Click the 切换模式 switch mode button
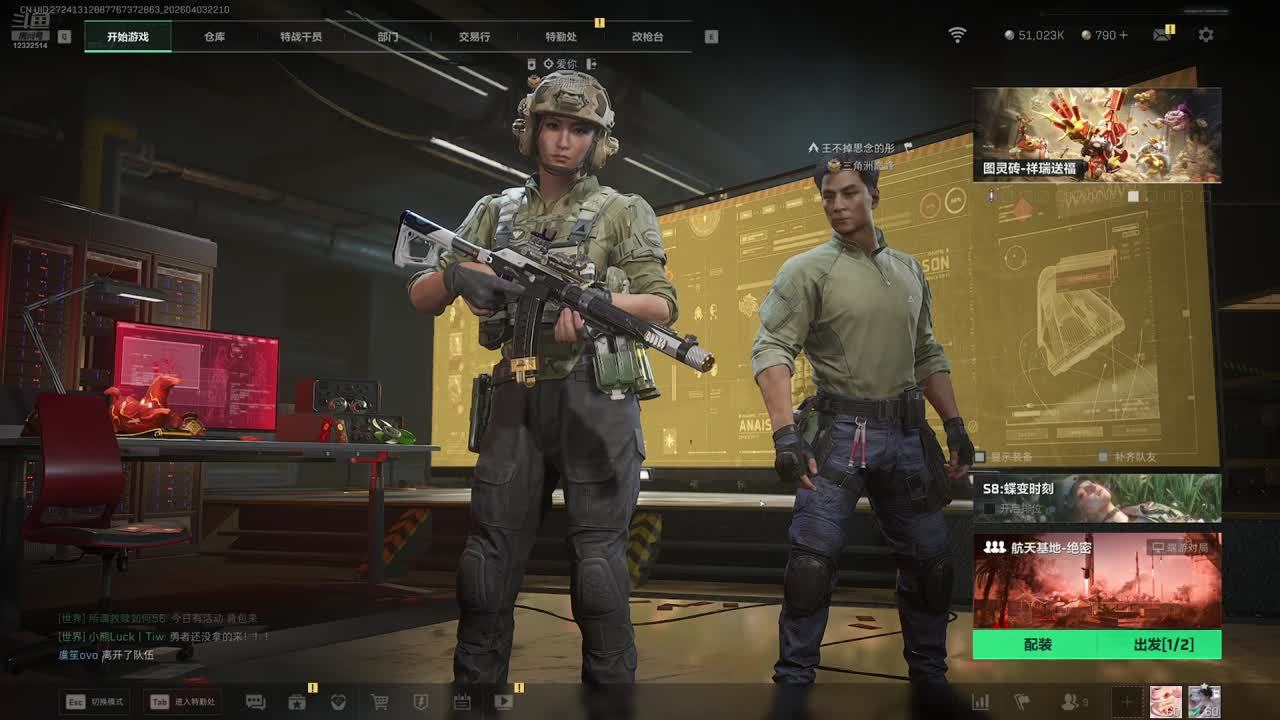The width and height of the screenshot is (1280, 720). pos(96,702)
